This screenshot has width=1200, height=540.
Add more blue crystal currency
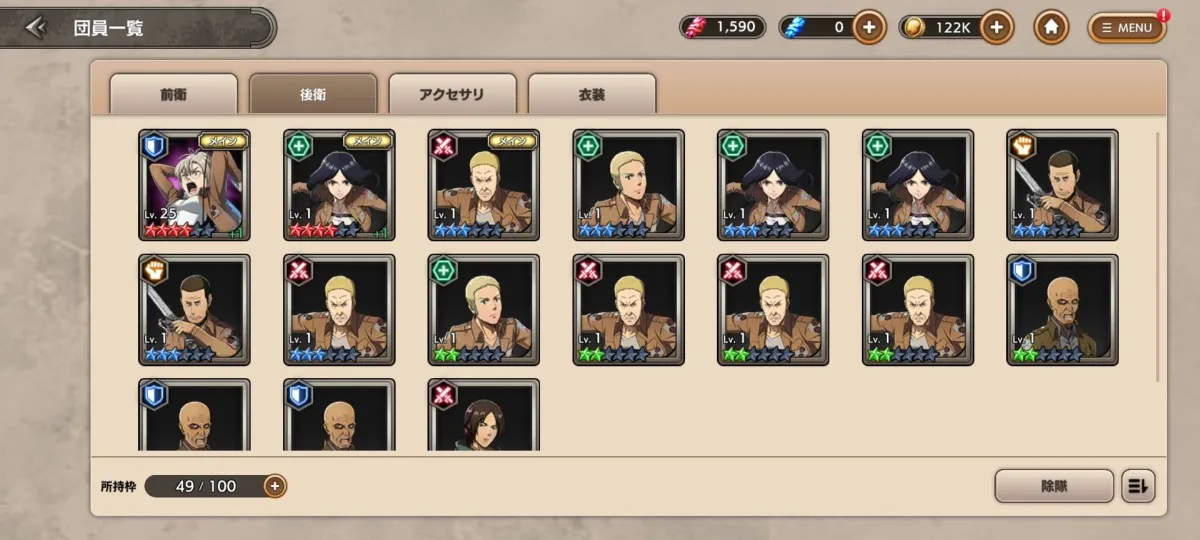(x=869, y=27)
